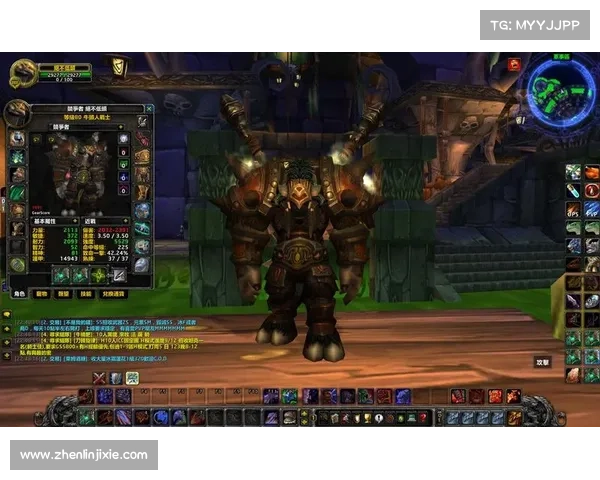This screenshot has height=480, width=600.
Task: Select the head equipment slot
Action: point(17,138)
